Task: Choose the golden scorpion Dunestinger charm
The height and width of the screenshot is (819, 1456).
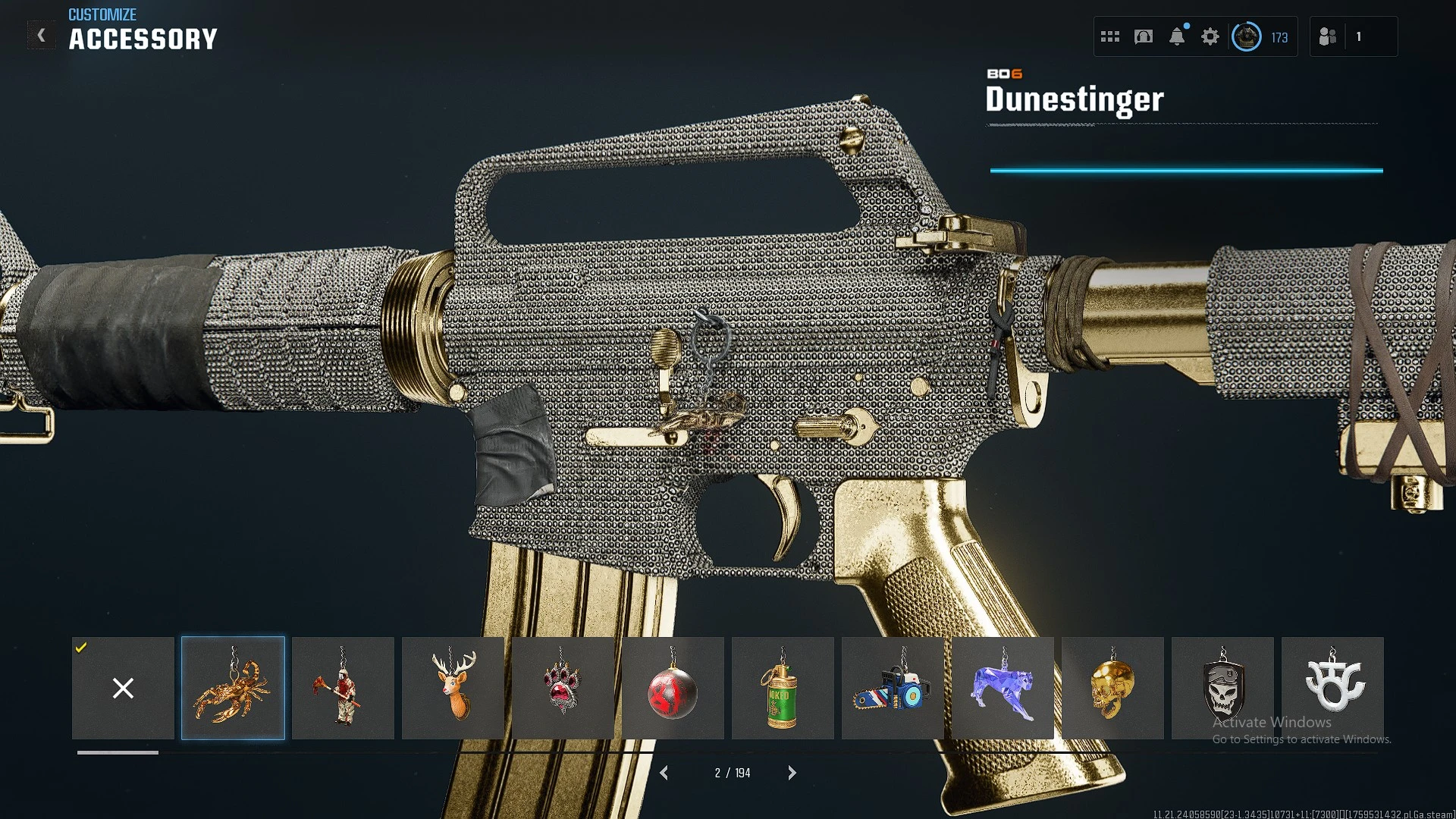Action: point(233,688)
